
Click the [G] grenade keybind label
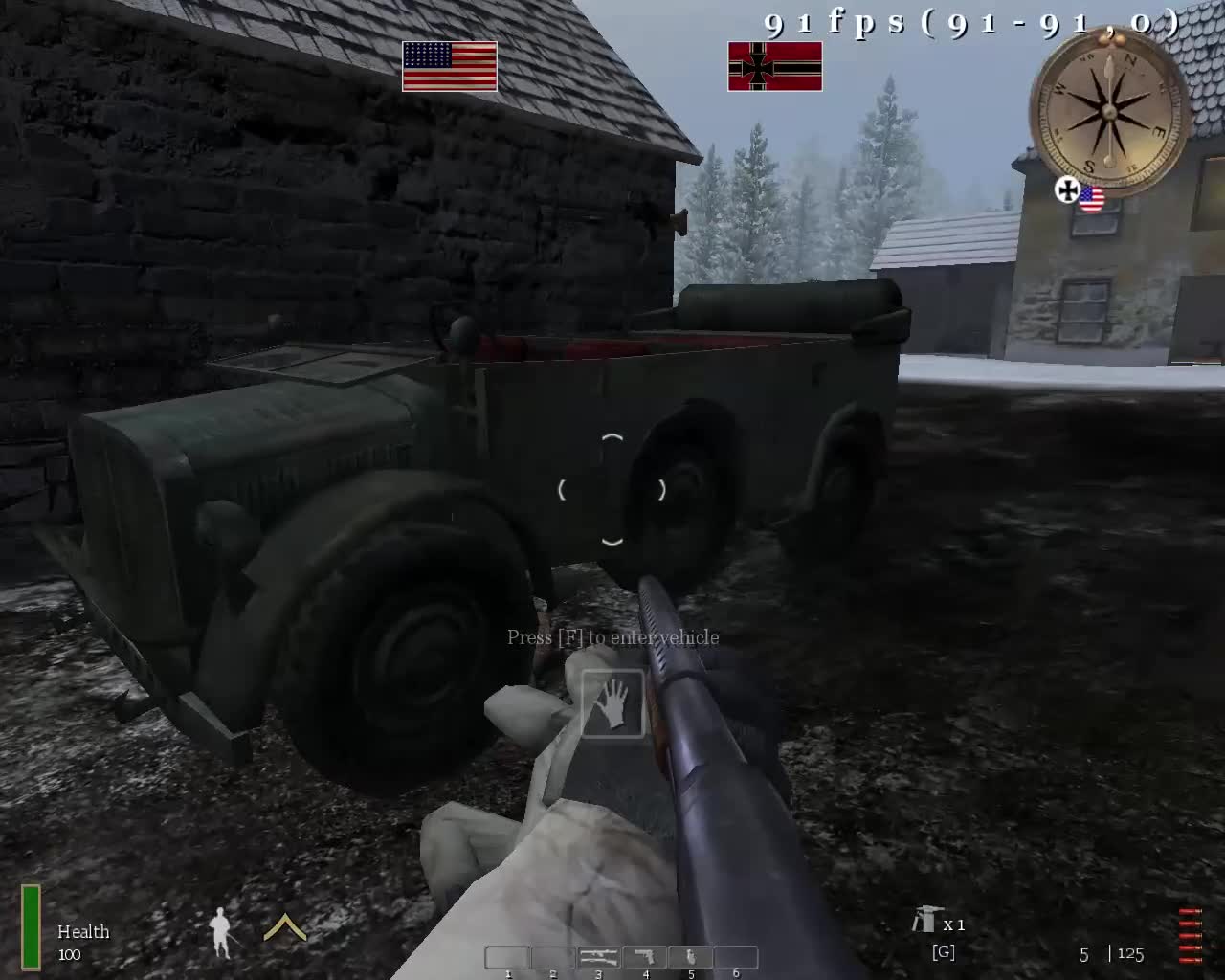coord(943,951)
